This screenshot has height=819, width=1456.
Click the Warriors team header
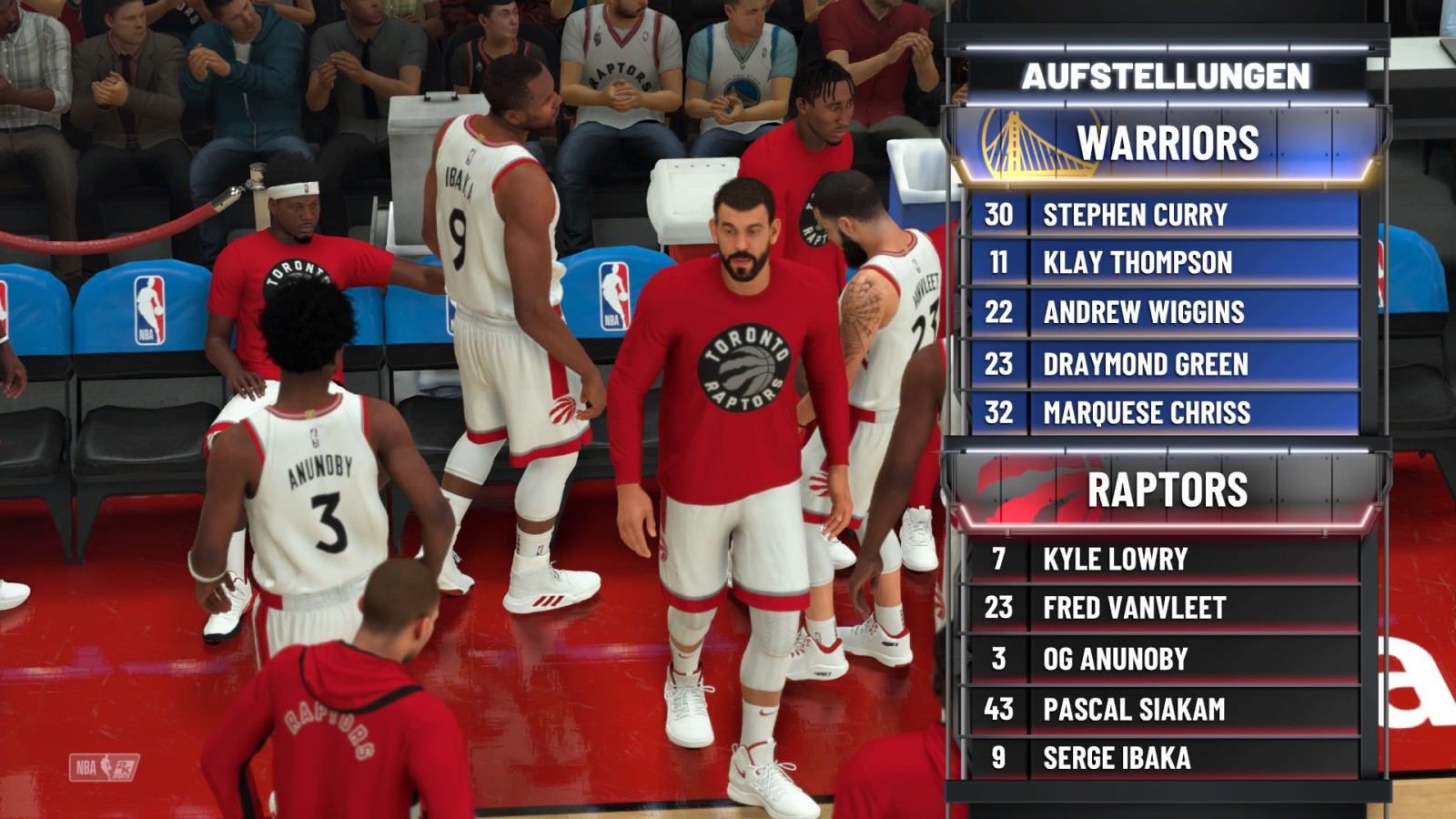point(1167,144)
